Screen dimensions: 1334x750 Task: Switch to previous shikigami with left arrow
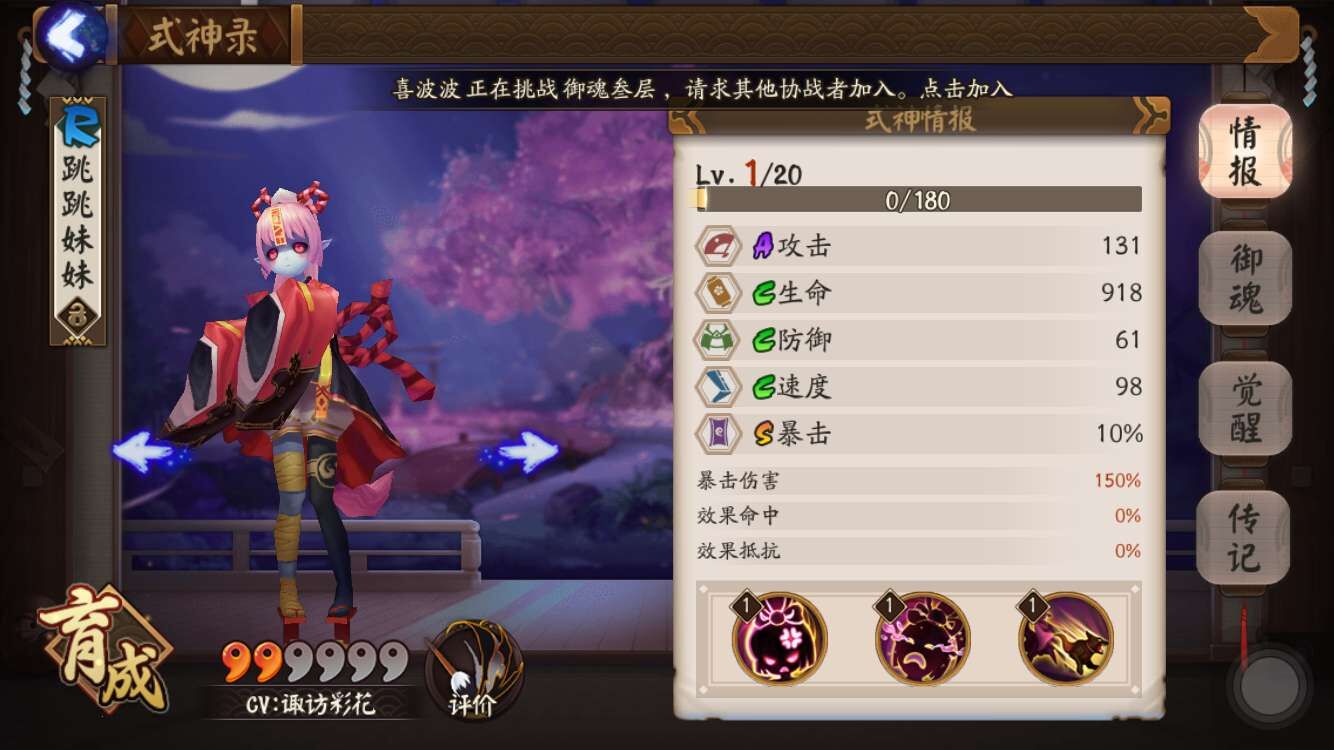pyautogui.click(x=148, y=452)
